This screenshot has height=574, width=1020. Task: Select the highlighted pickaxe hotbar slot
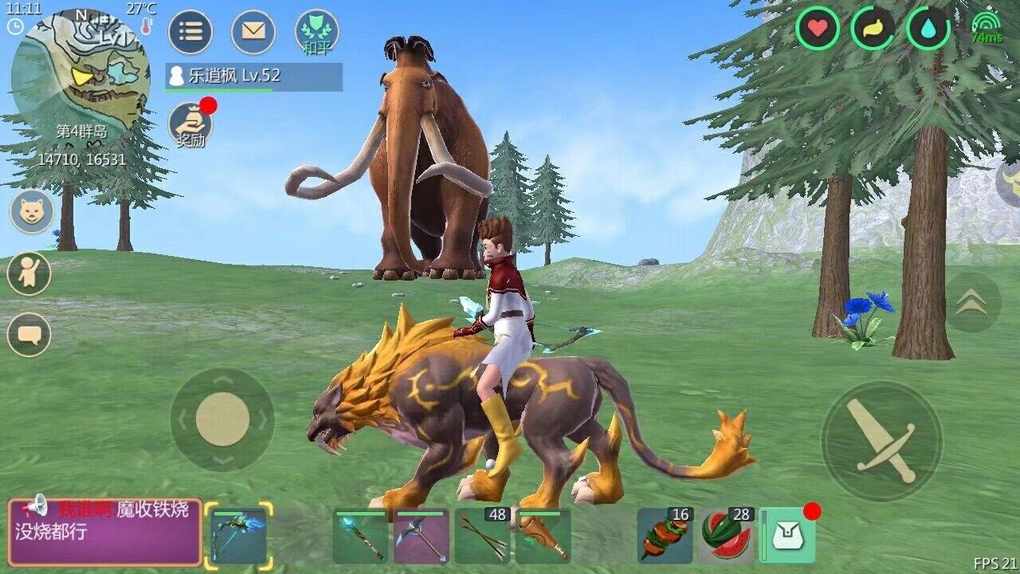[x=239, y=536]
